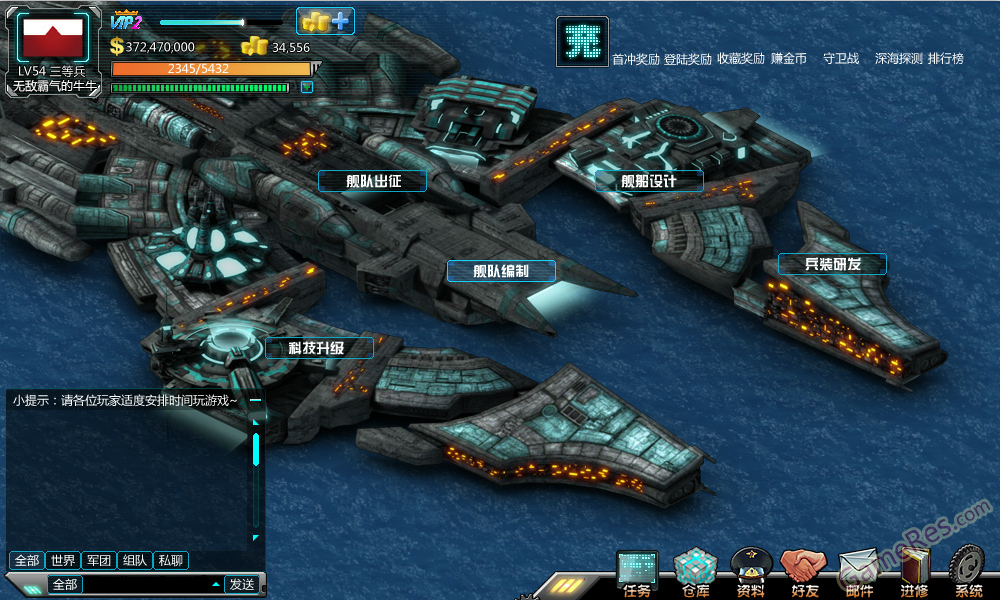Open 科技升级 technology upgrade

point(319,348)
